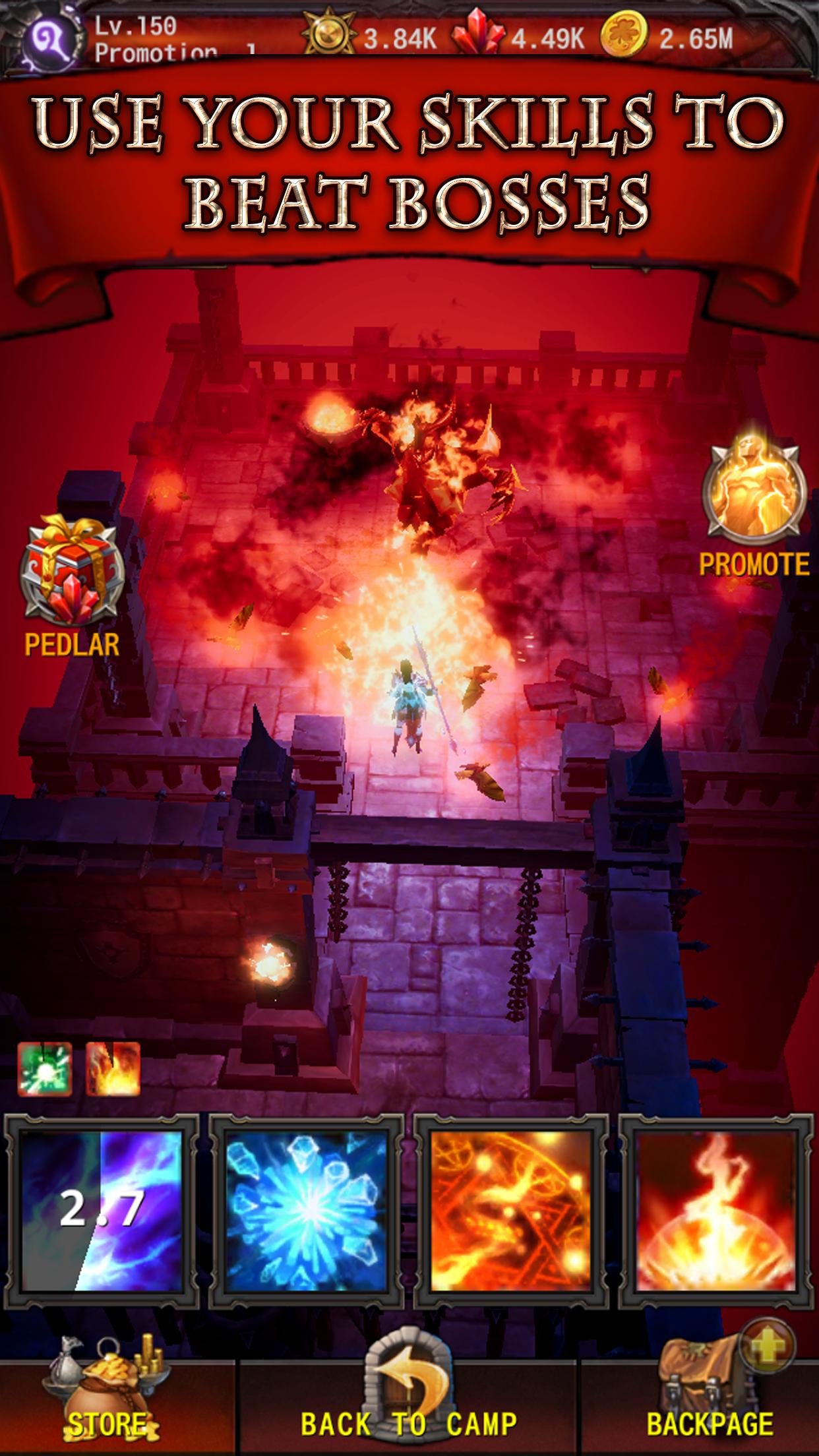Trigger the flame burst skill

[715, 1211]
